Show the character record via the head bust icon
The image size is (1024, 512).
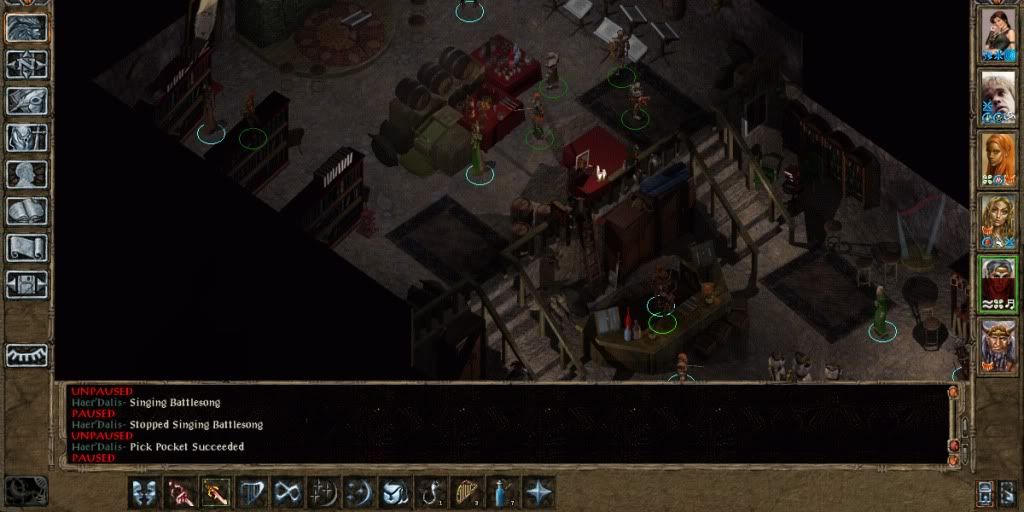pos(27,174)
